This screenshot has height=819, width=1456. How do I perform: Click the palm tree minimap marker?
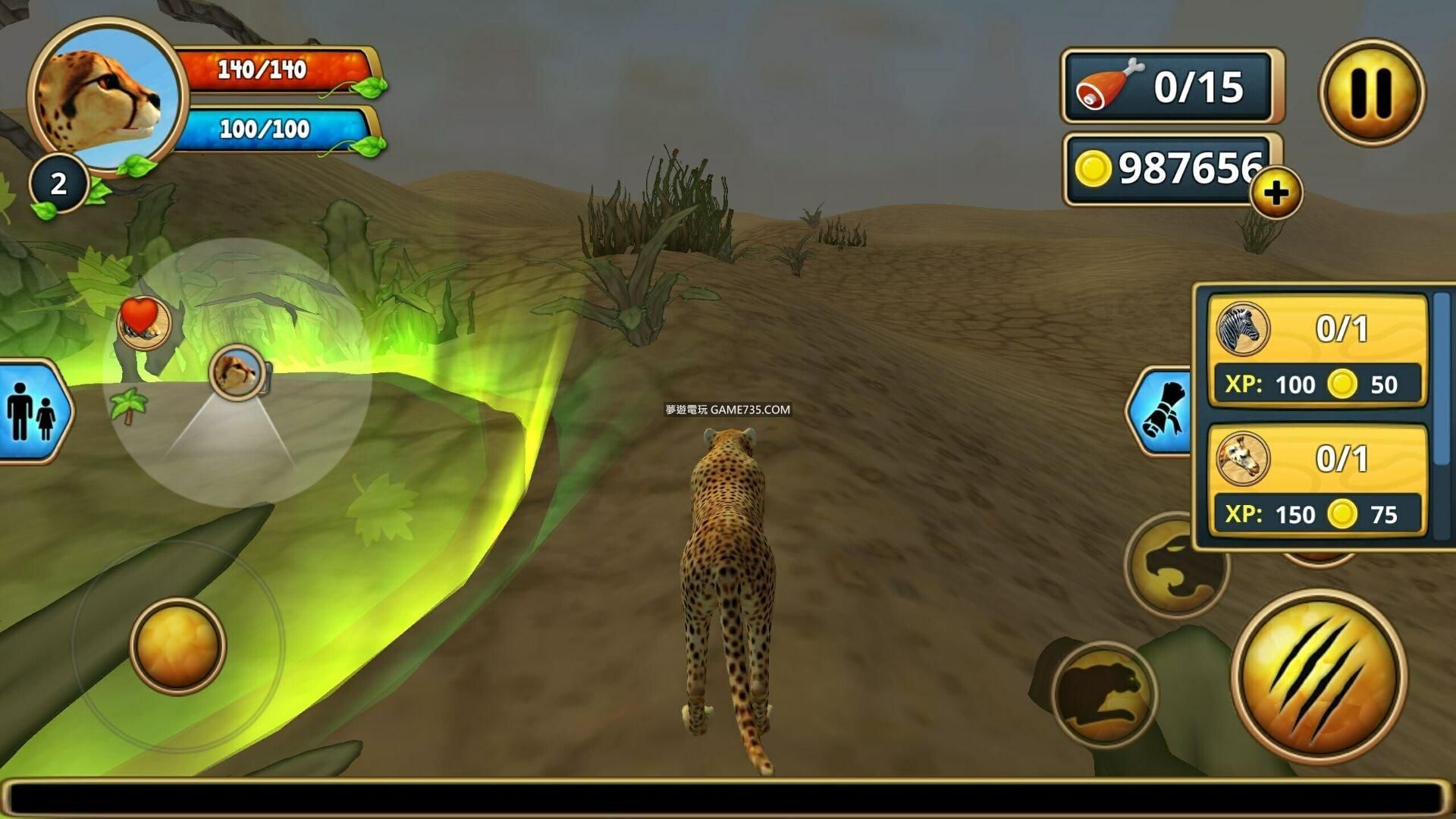coord(128,405)
